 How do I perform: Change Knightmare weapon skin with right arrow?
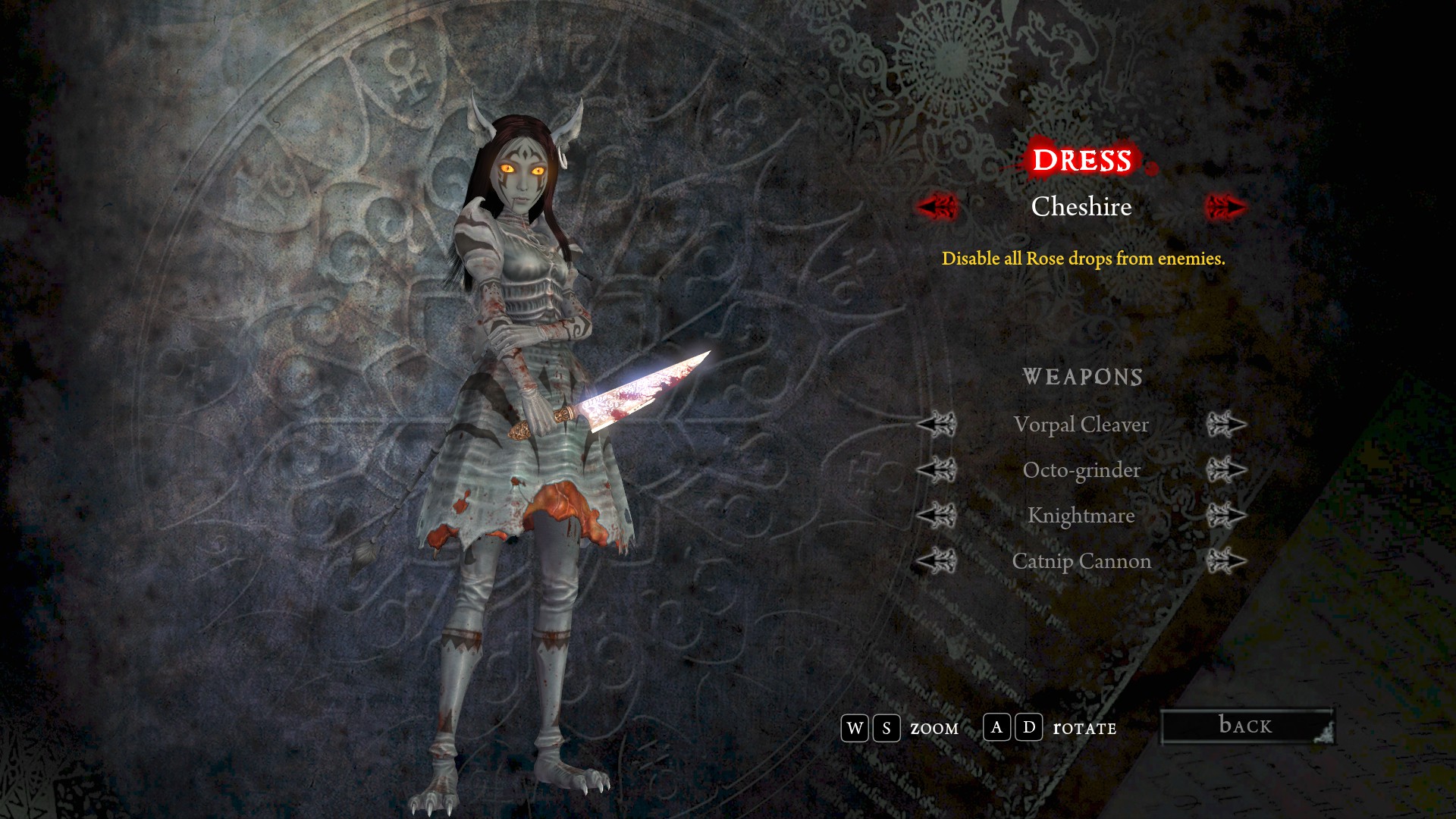pos(1225,516)
